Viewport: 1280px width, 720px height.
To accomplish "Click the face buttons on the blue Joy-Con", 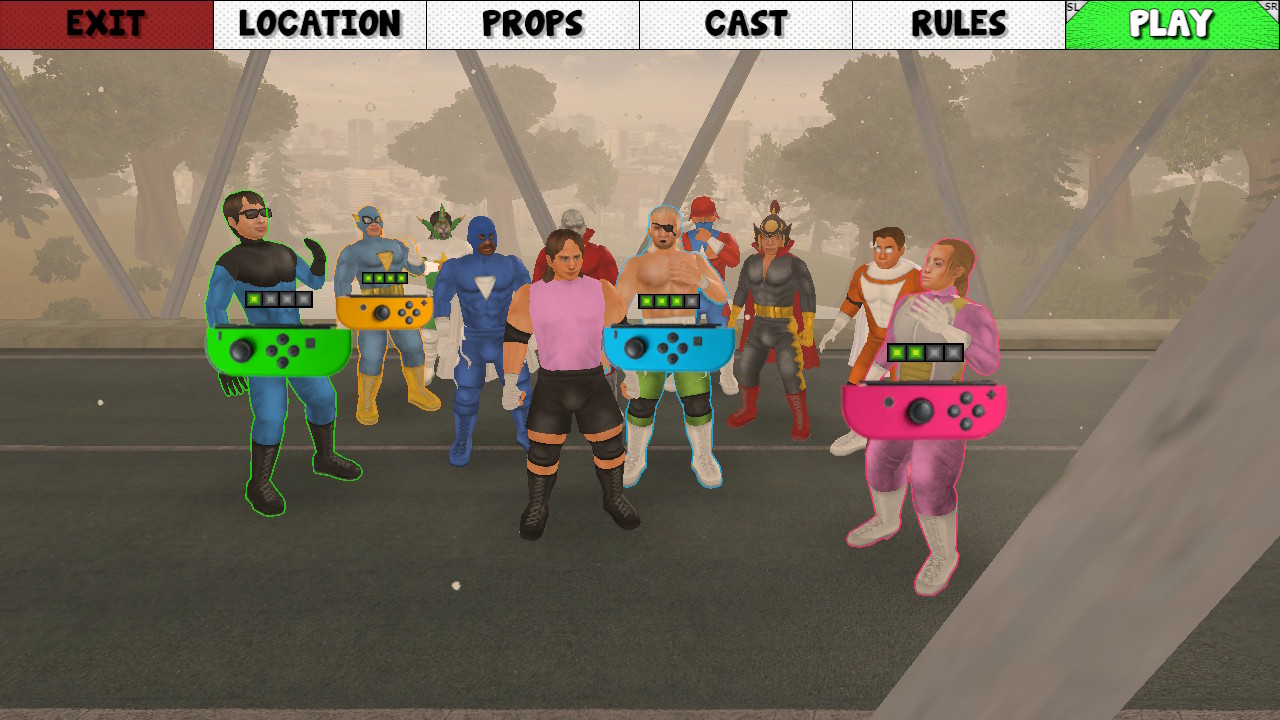I will pyautogui.click(x=673, y=347).
